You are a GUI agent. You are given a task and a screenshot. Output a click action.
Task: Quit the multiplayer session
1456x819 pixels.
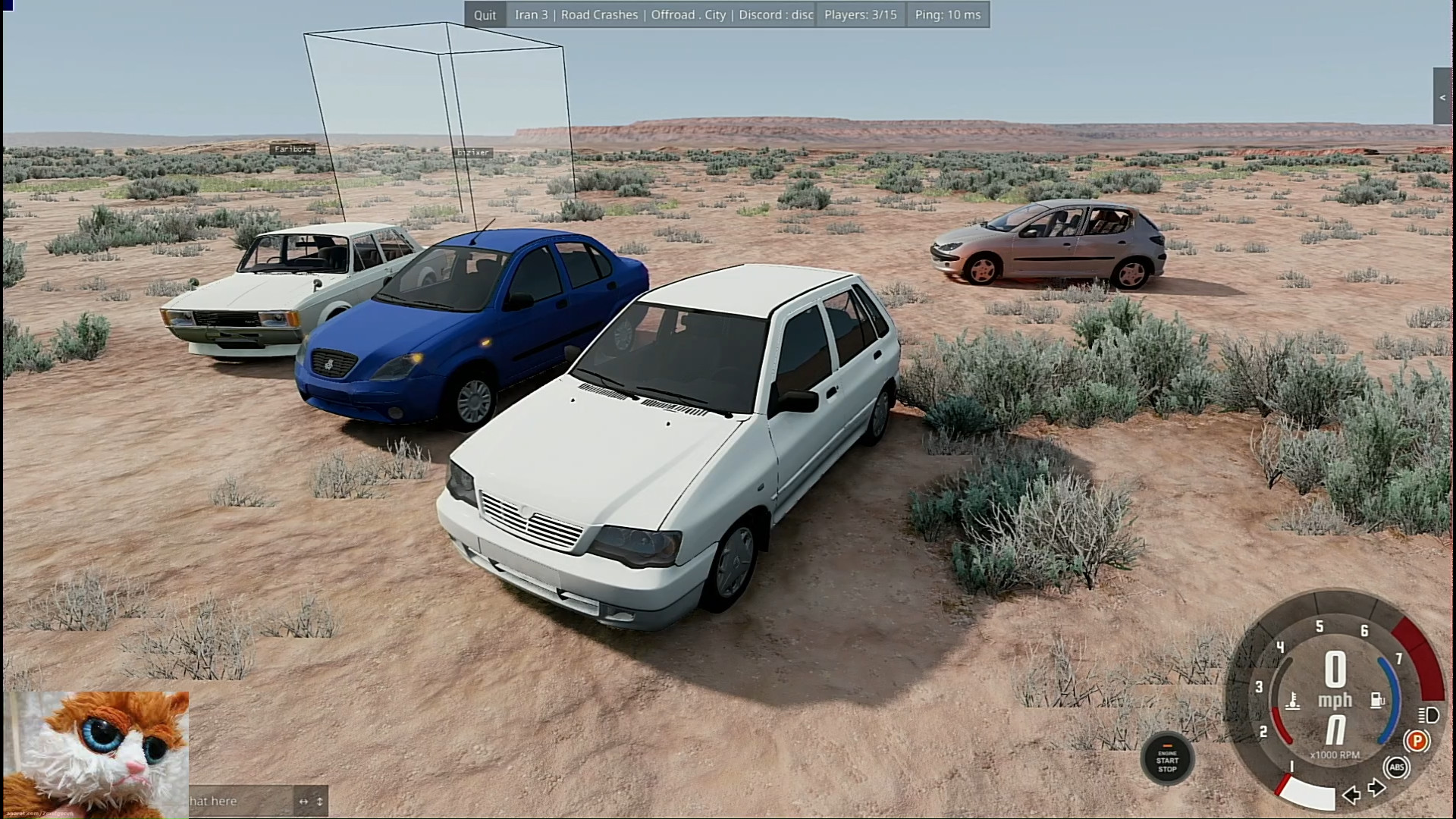click(x=485, y=15)
